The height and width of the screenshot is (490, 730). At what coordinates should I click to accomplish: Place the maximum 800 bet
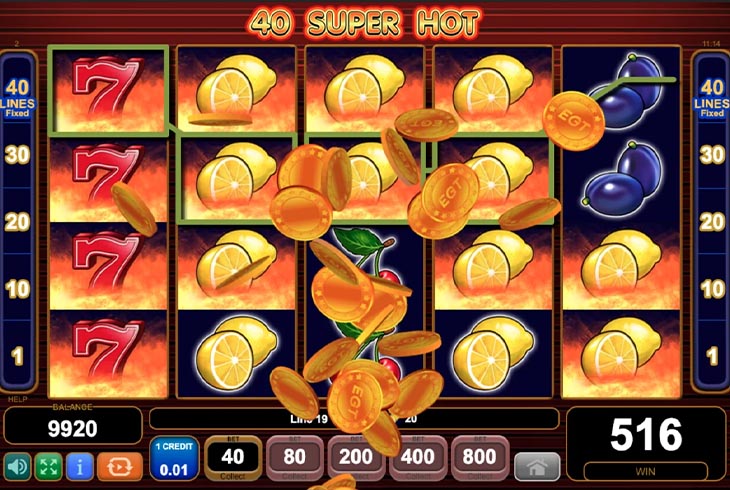click(481, 459)
